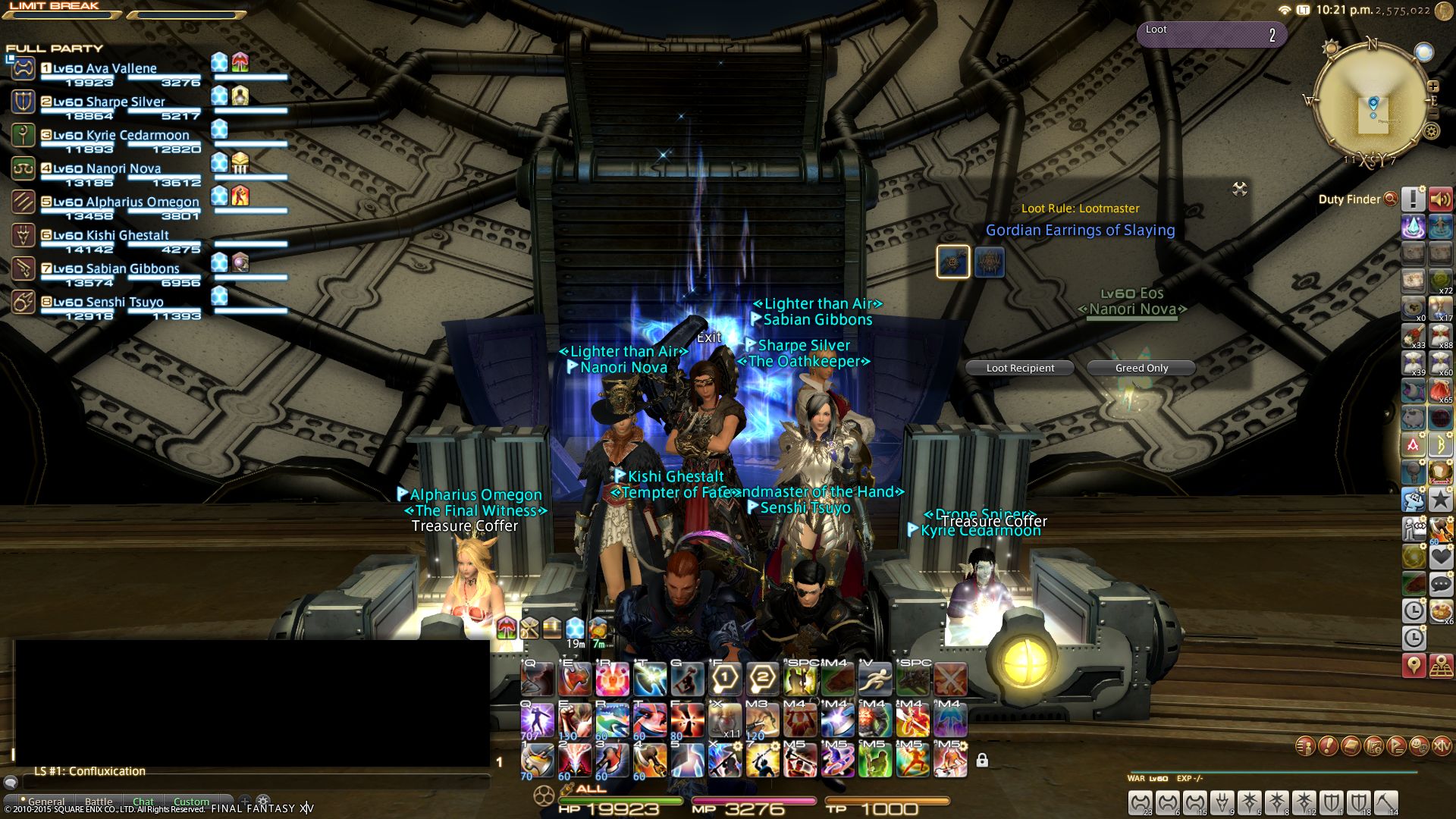Toggle the hotbar padlock icon
1456x819 pixels.
pyautogui.click(x=982, y=760)
